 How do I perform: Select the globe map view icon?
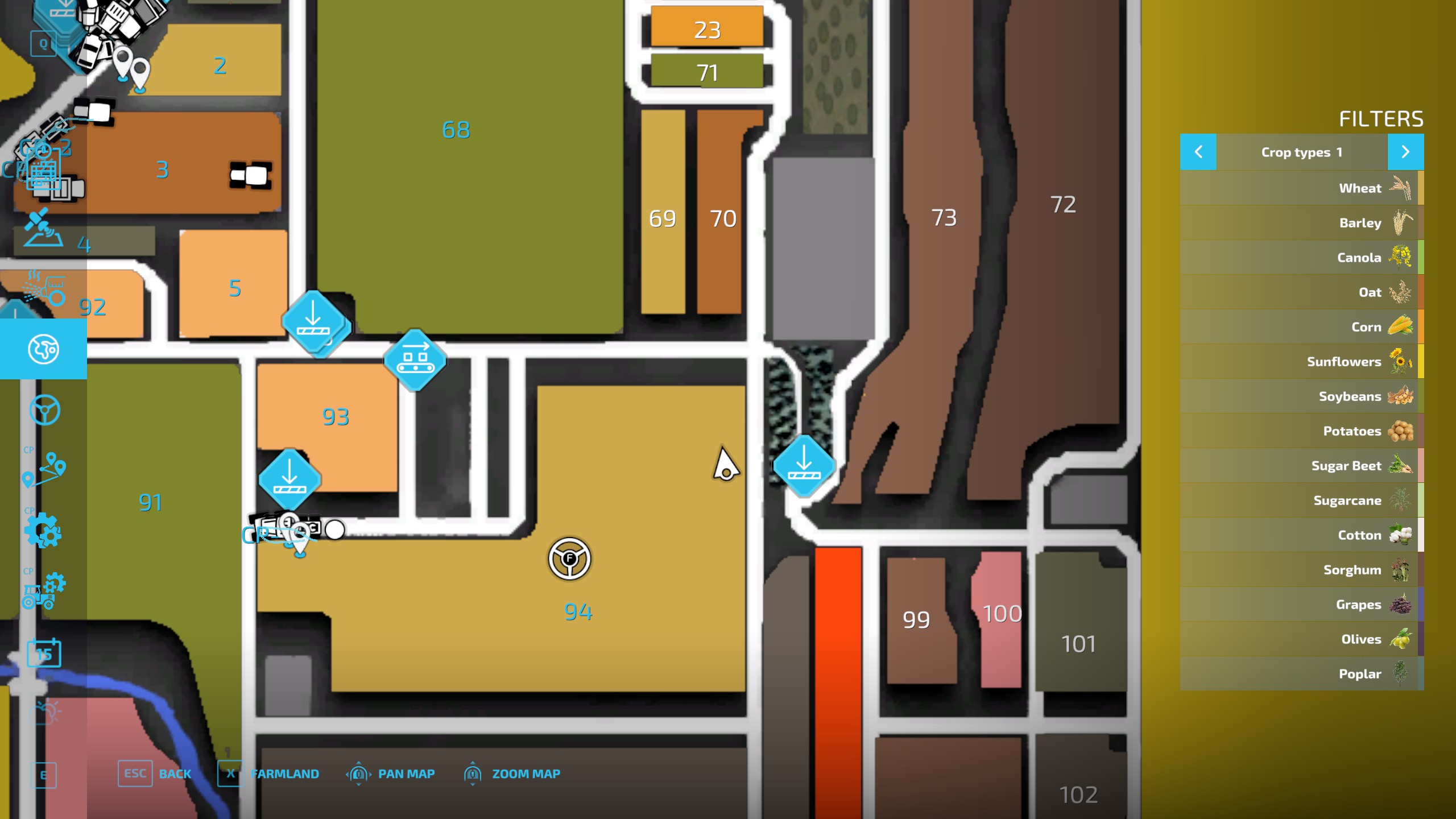click(43, 350)
